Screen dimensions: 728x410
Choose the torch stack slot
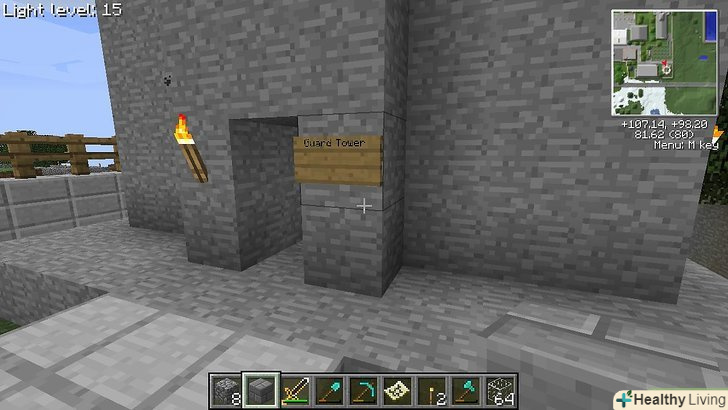[431, 390]
